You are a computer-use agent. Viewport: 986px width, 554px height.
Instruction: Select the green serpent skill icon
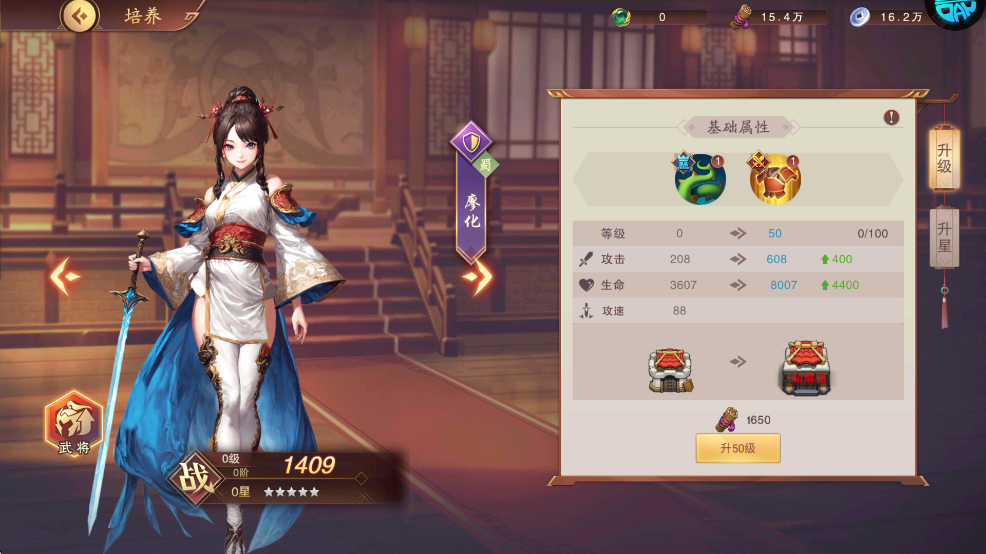click(x=697, y=179)
